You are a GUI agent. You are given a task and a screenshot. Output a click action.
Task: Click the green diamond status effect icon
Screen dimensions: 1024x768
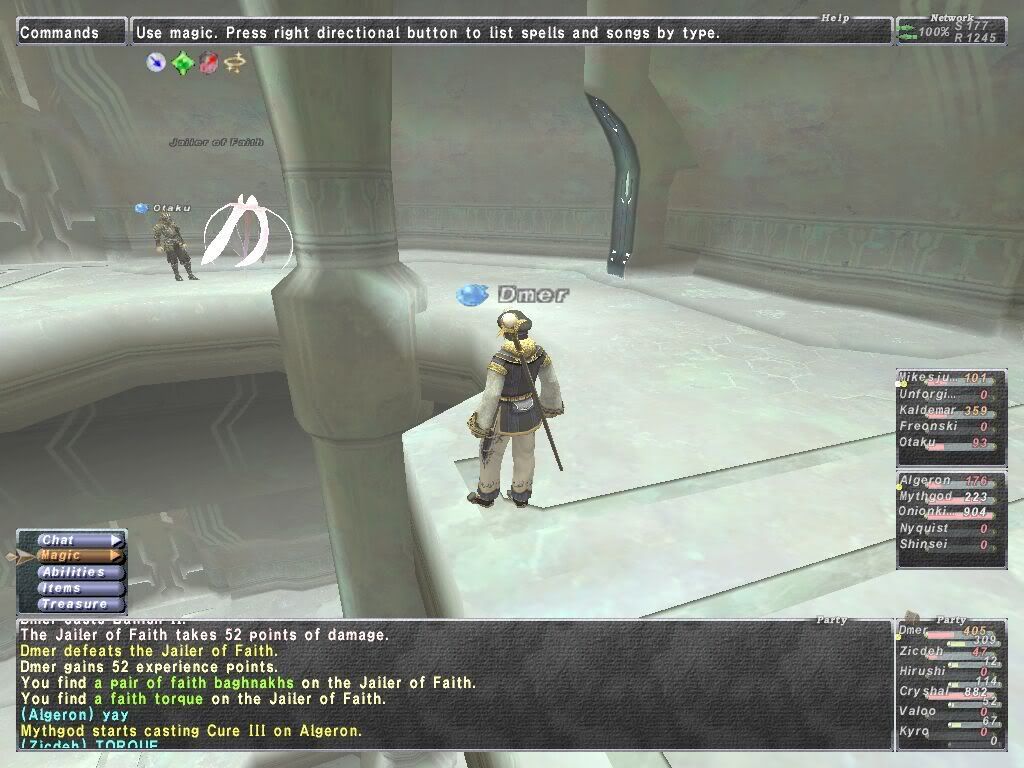(182, 63)
